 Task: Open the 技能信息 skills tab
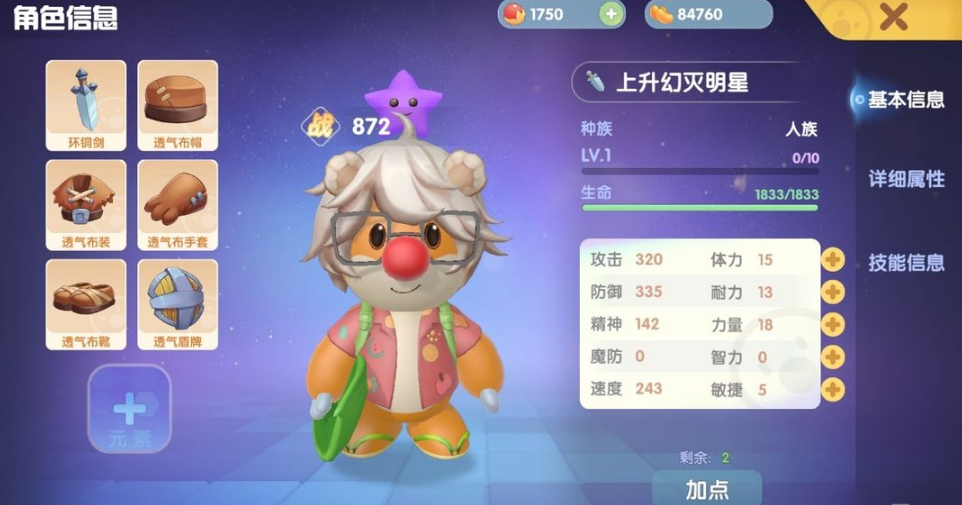[x=906, y=263]
